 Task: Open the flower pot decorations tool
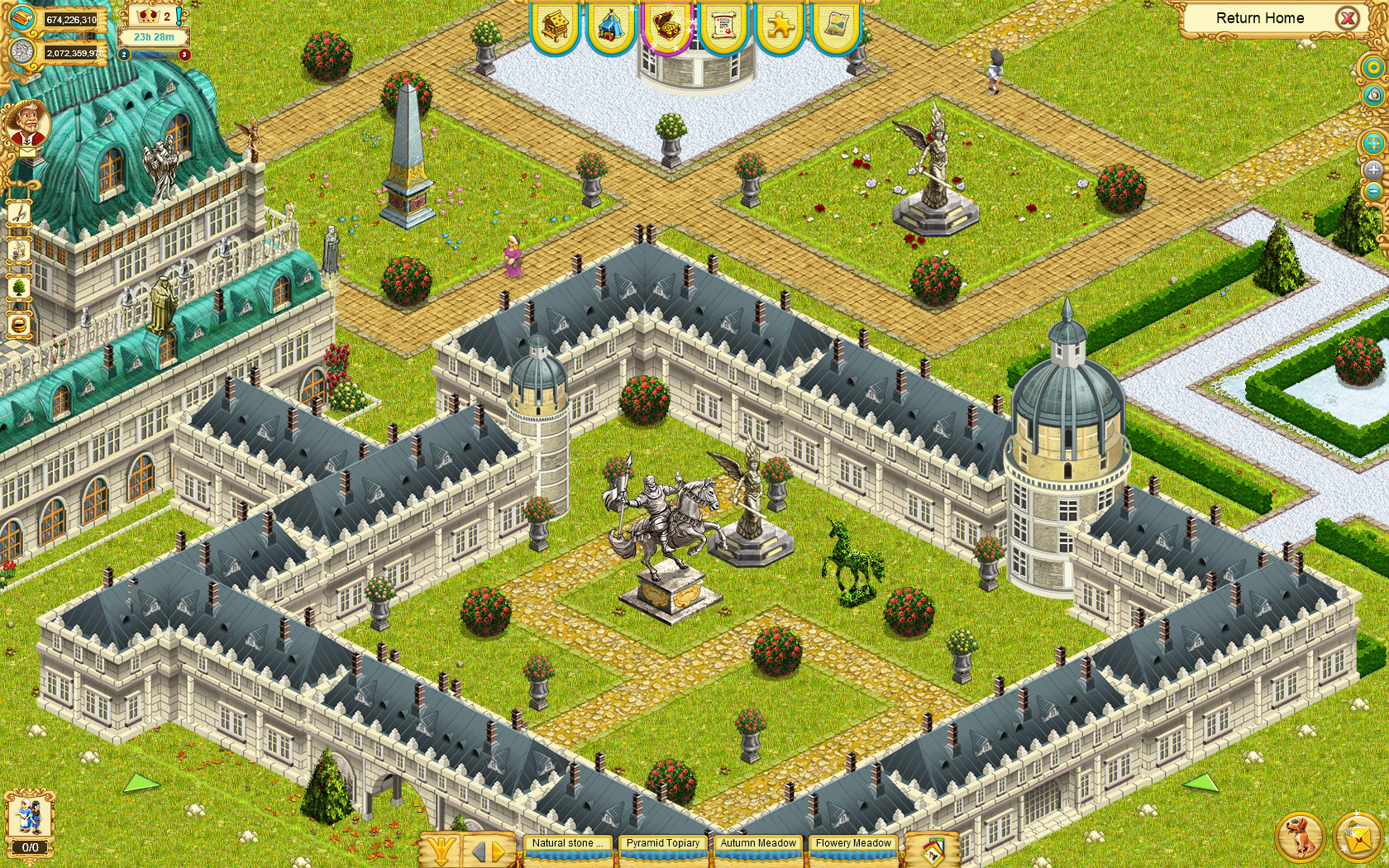tap(18, 249)
